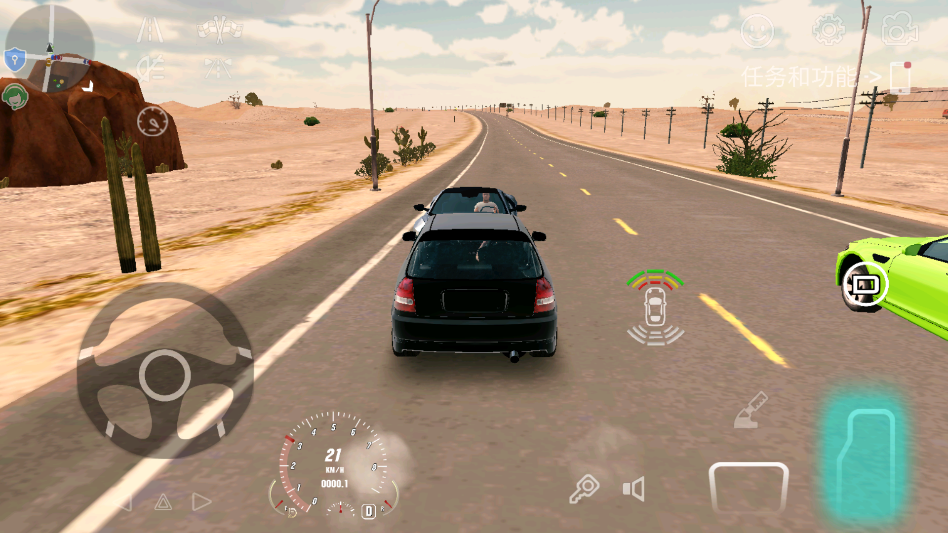Open the phone missions and functions menu
This screenshot has width=948, height=533.
[x=899, y=77]
